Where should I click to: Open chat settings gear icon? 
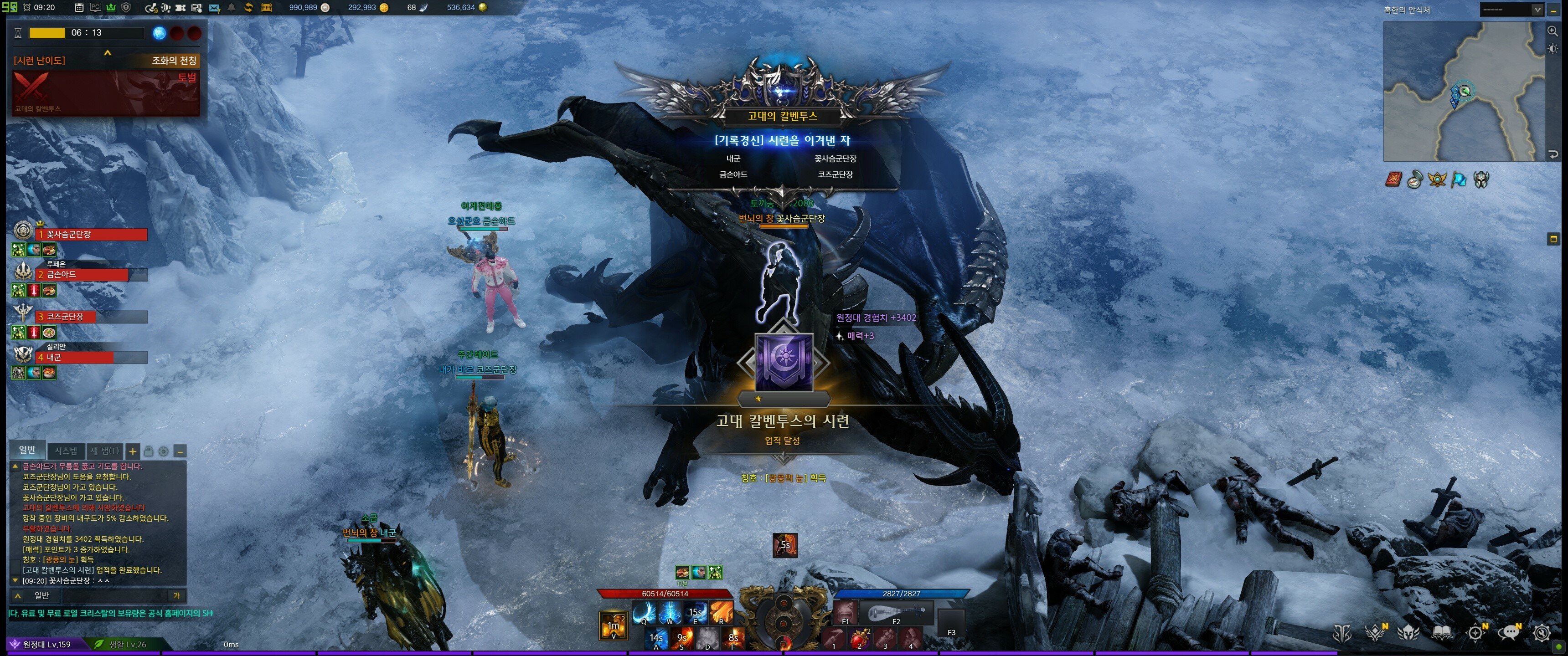[x=163, y=451]
